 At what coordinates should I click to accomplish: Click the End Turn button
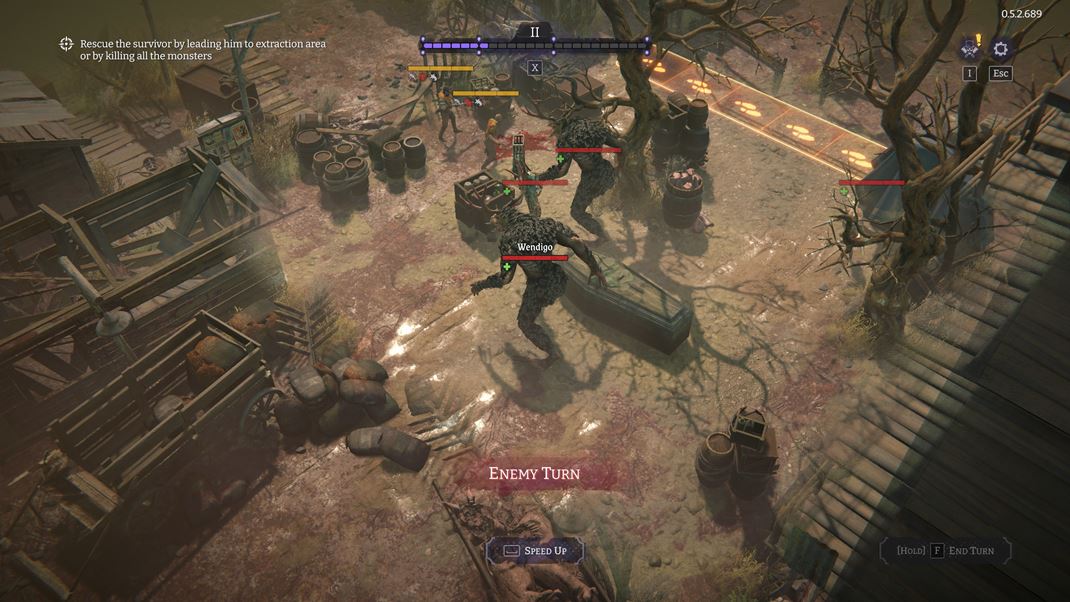(945, 551)
